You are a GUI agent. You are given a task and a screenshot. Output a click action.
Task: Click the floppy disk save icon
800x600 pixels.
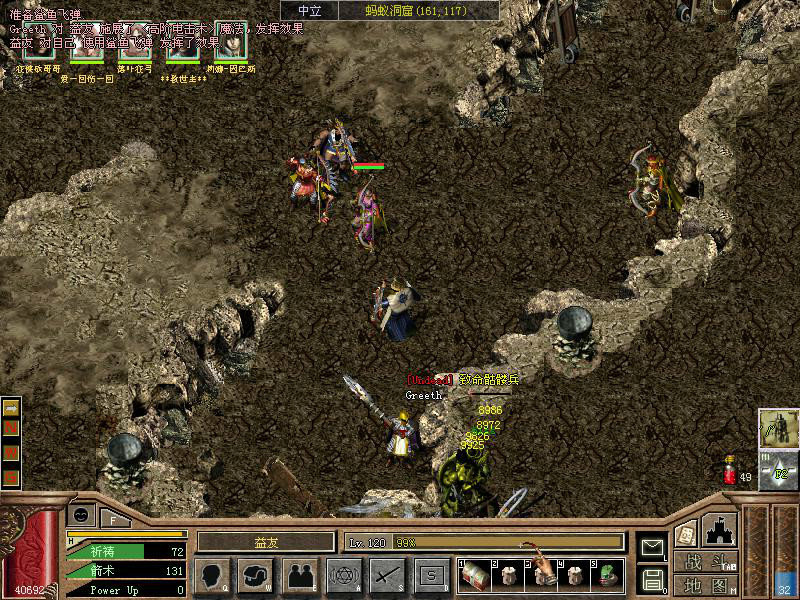[x=652, y=577]
